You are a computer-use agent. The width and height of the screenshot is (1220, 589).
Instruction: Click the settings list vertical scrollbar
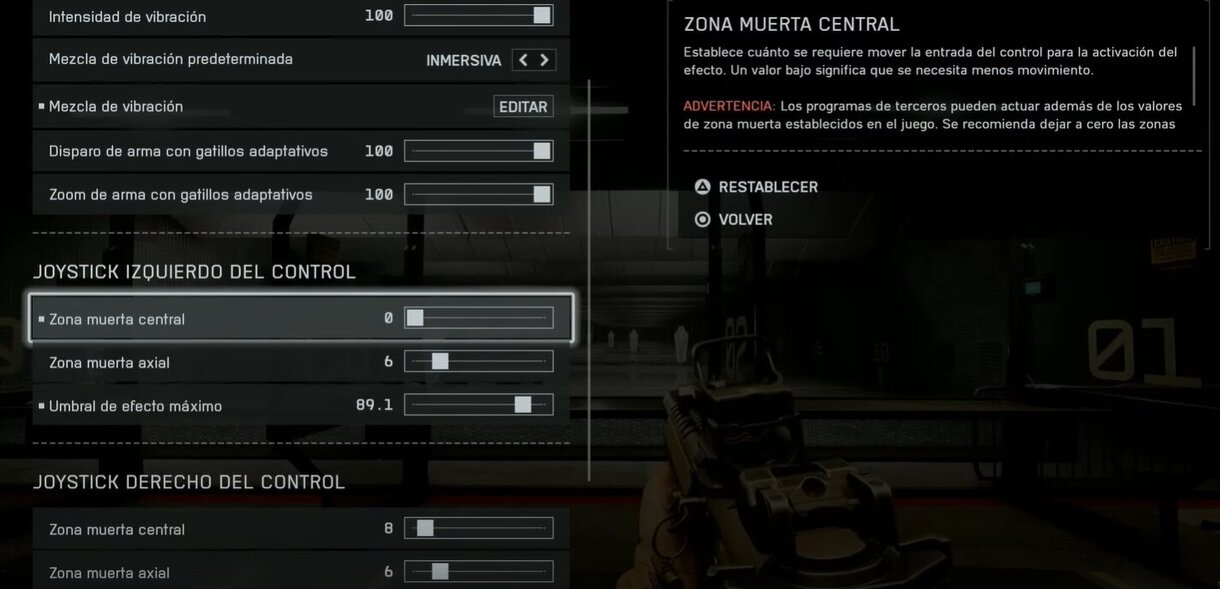(x=589, y=280)
